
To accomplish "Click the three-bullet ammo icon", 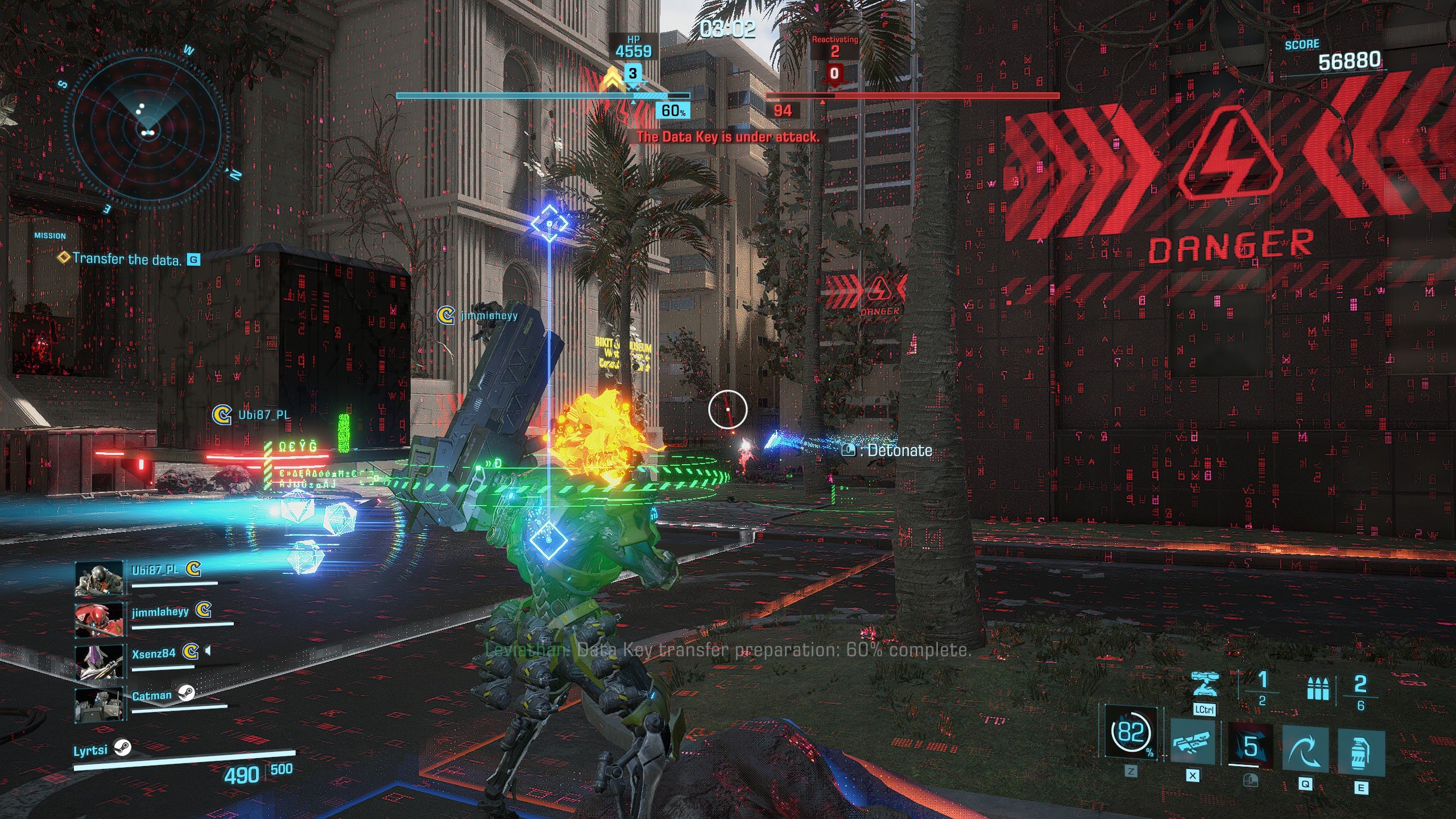I will (1317, 689).
